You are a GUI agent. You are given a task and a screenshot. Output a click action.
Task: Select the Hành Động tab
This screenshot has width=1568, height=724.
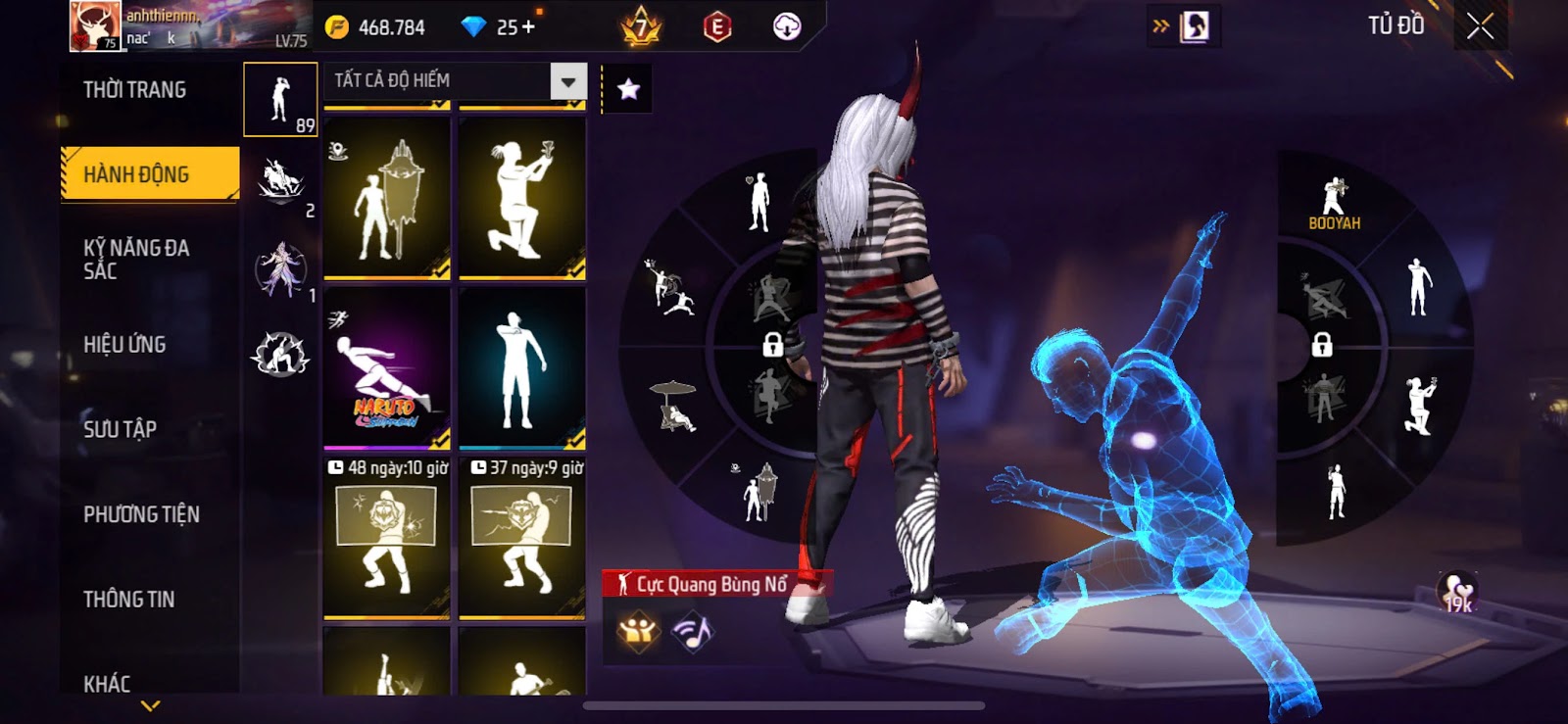[x=149, y=174]
